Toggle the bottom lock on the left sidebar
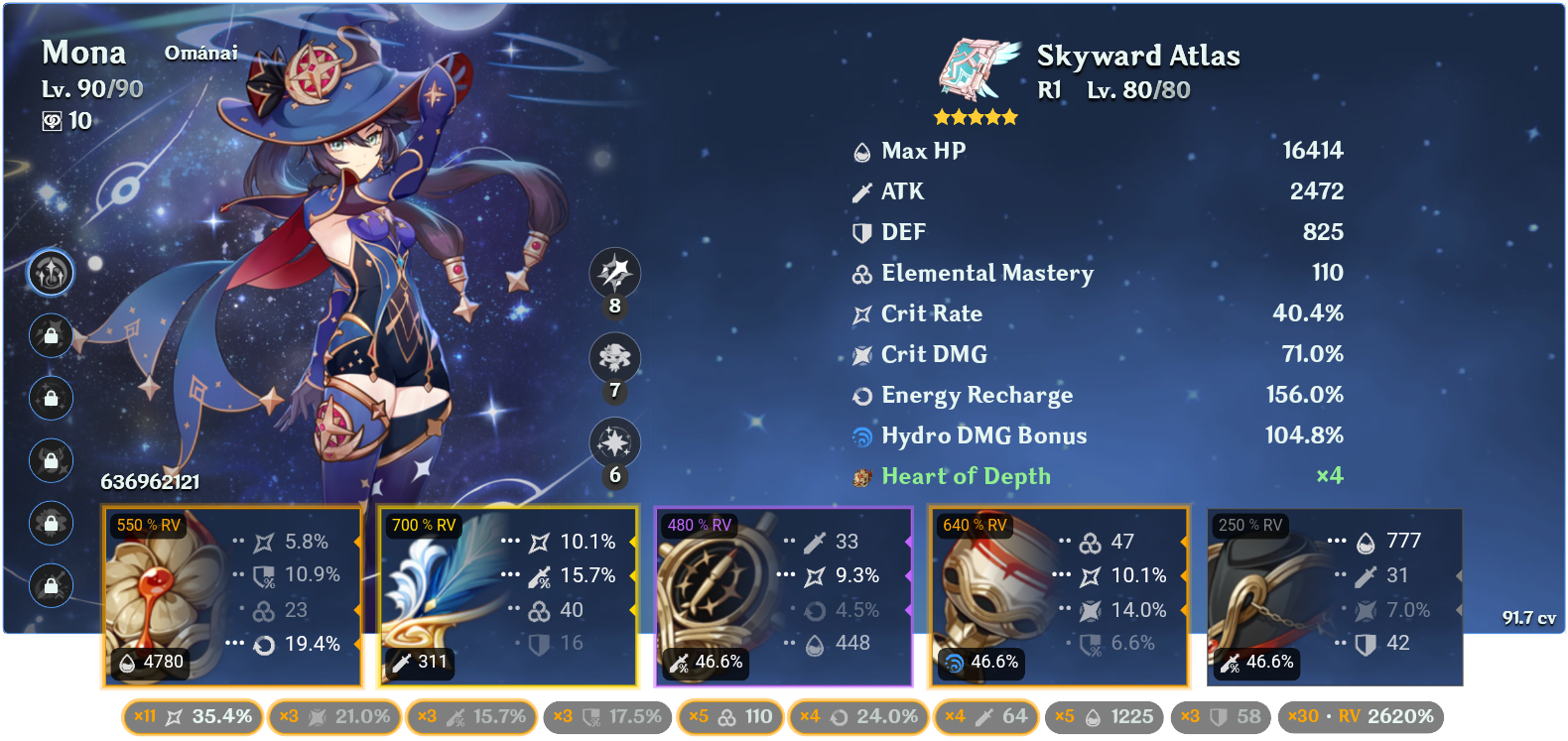Image resolution: width=1568 pixels, height=741 pixels. [51, 585]
